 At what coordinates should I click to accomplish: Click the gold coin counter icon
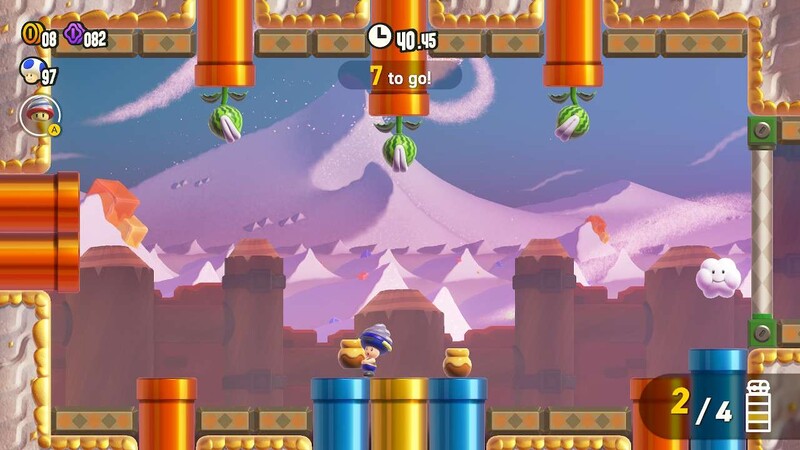pyautogui.click(x=30, y=36)
